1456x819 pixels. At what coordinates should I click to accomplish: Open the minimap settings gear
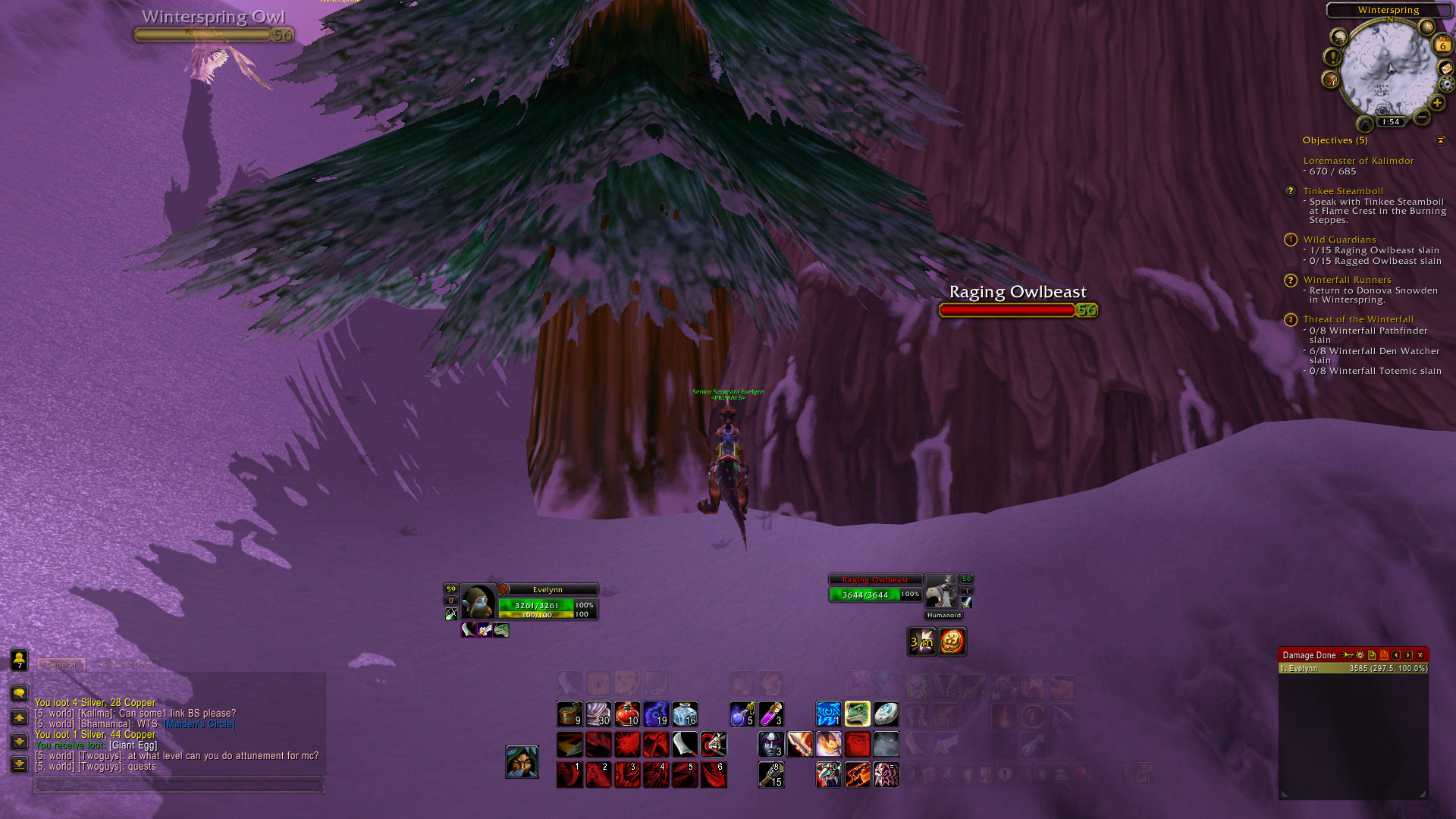pos(1446,84)
